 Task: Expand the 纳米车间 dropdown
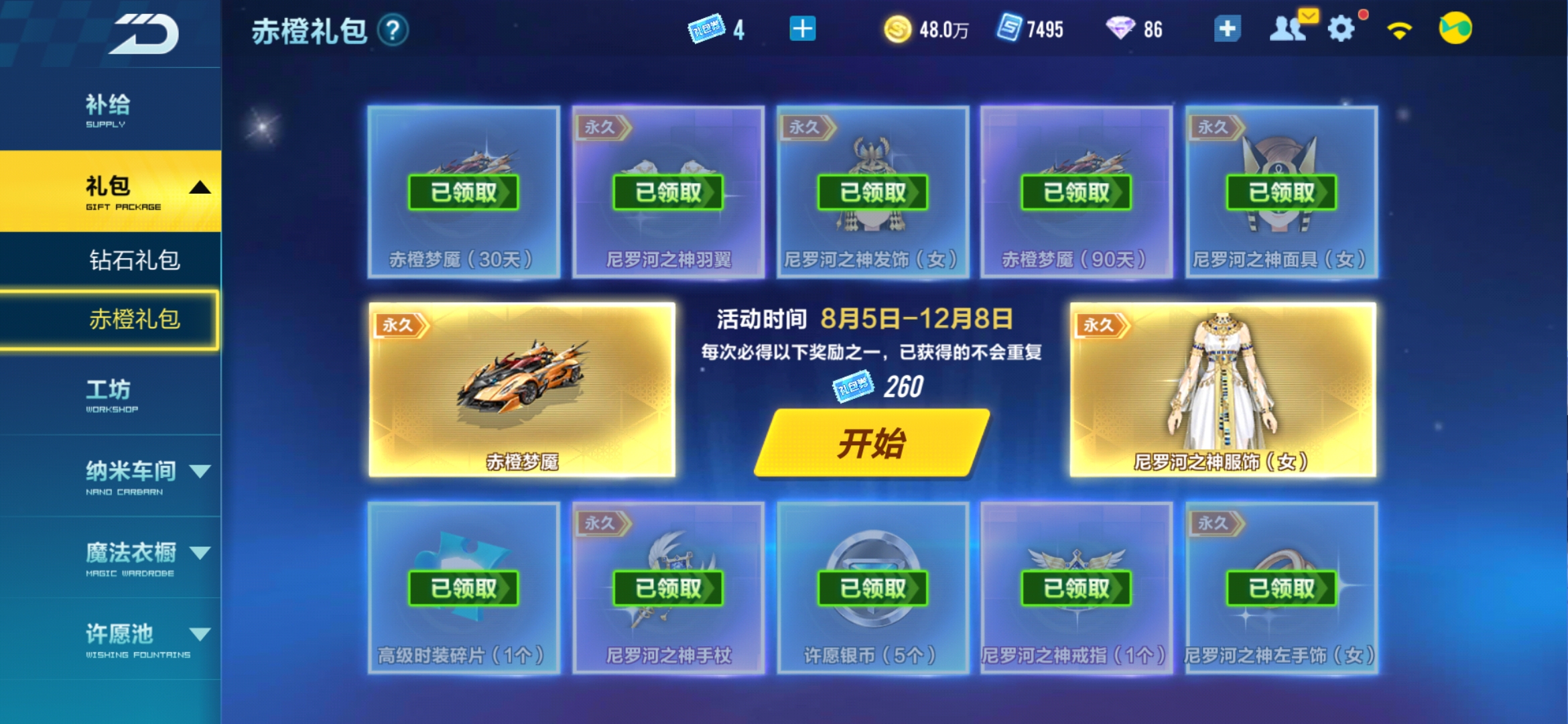pos(200,473)
